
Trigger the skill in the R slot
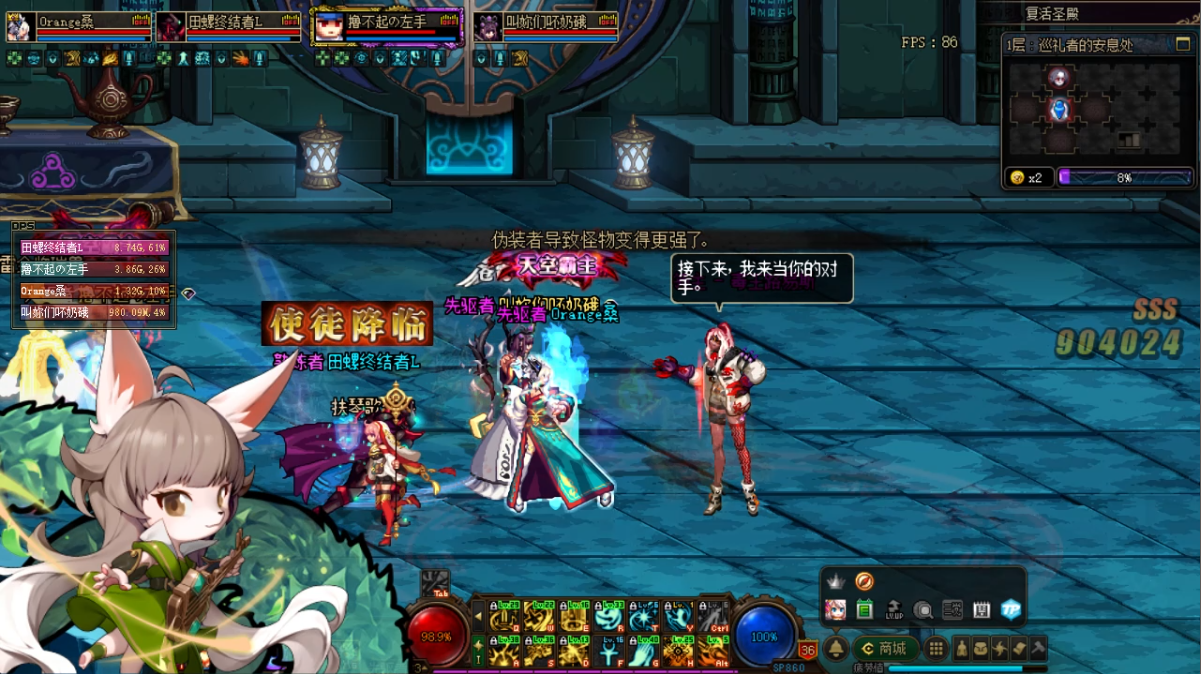[609, 619]
